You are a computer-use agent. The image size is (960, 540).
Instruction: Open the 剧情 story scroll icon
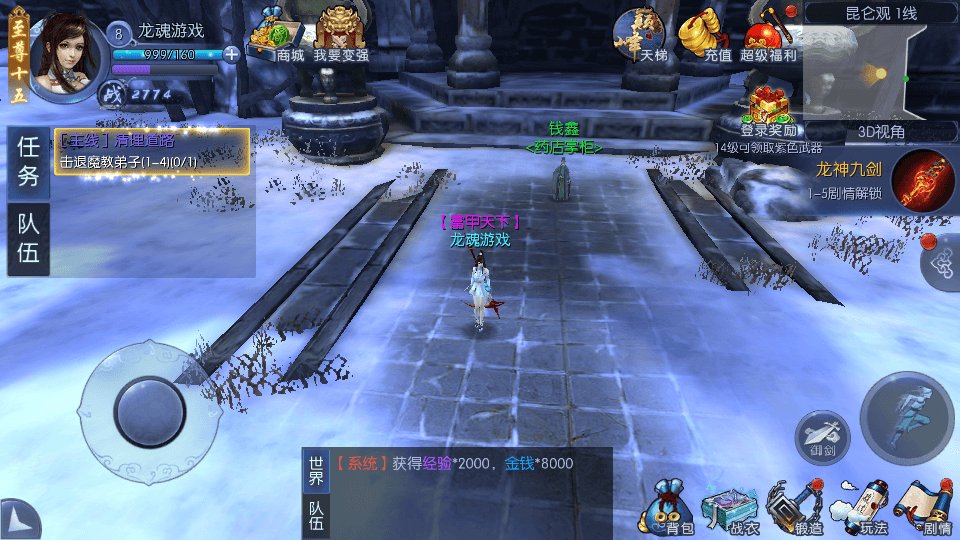pyautogui.click(x=924, y=506)
